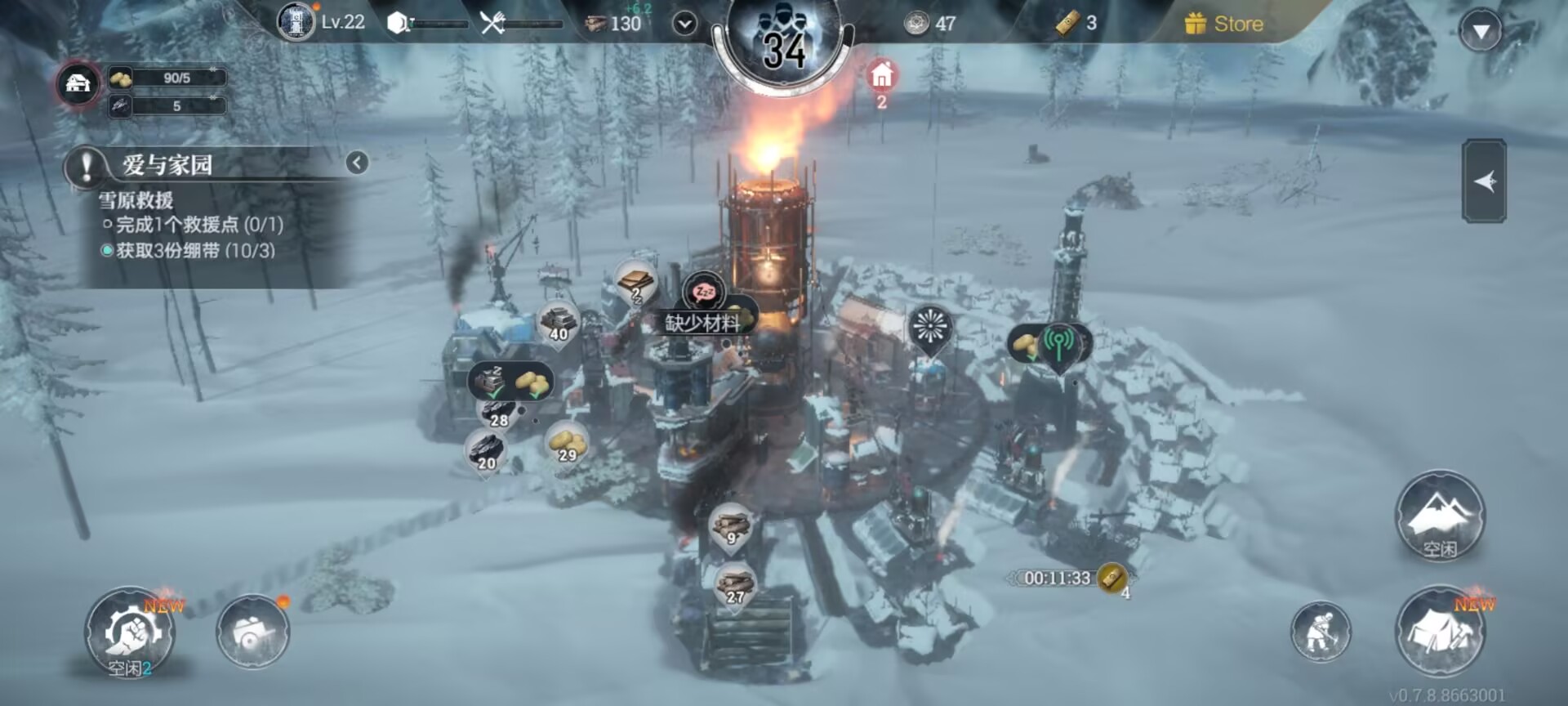This screenshot has height=706, width=1568.
Task: Tap the missing materials sleep bubble
Action: tap(703, 292)
